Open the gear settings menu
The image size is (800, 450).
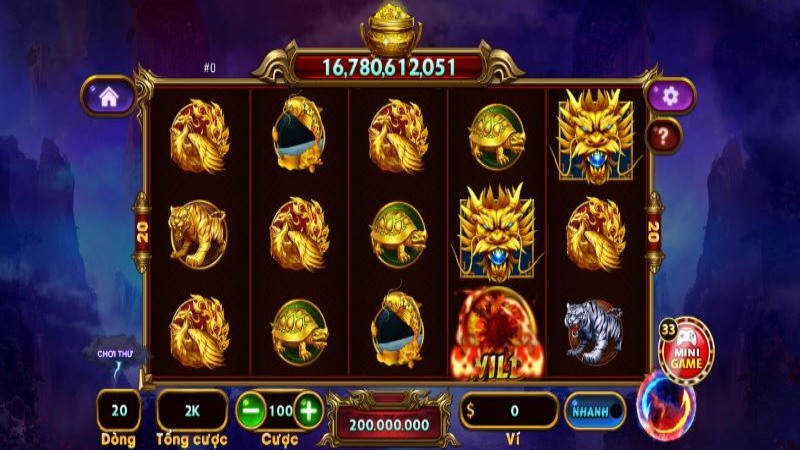tap(670, 96)
